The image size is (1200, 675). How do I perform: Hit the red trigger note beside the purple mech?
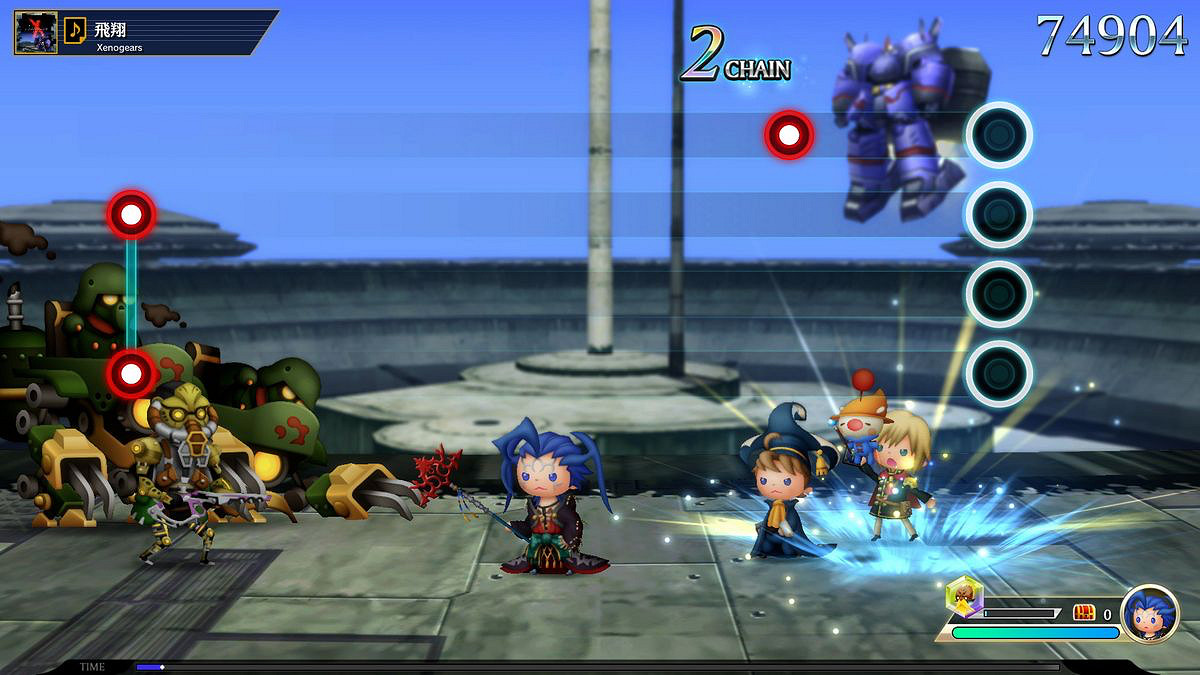click(x=789, y=134)
